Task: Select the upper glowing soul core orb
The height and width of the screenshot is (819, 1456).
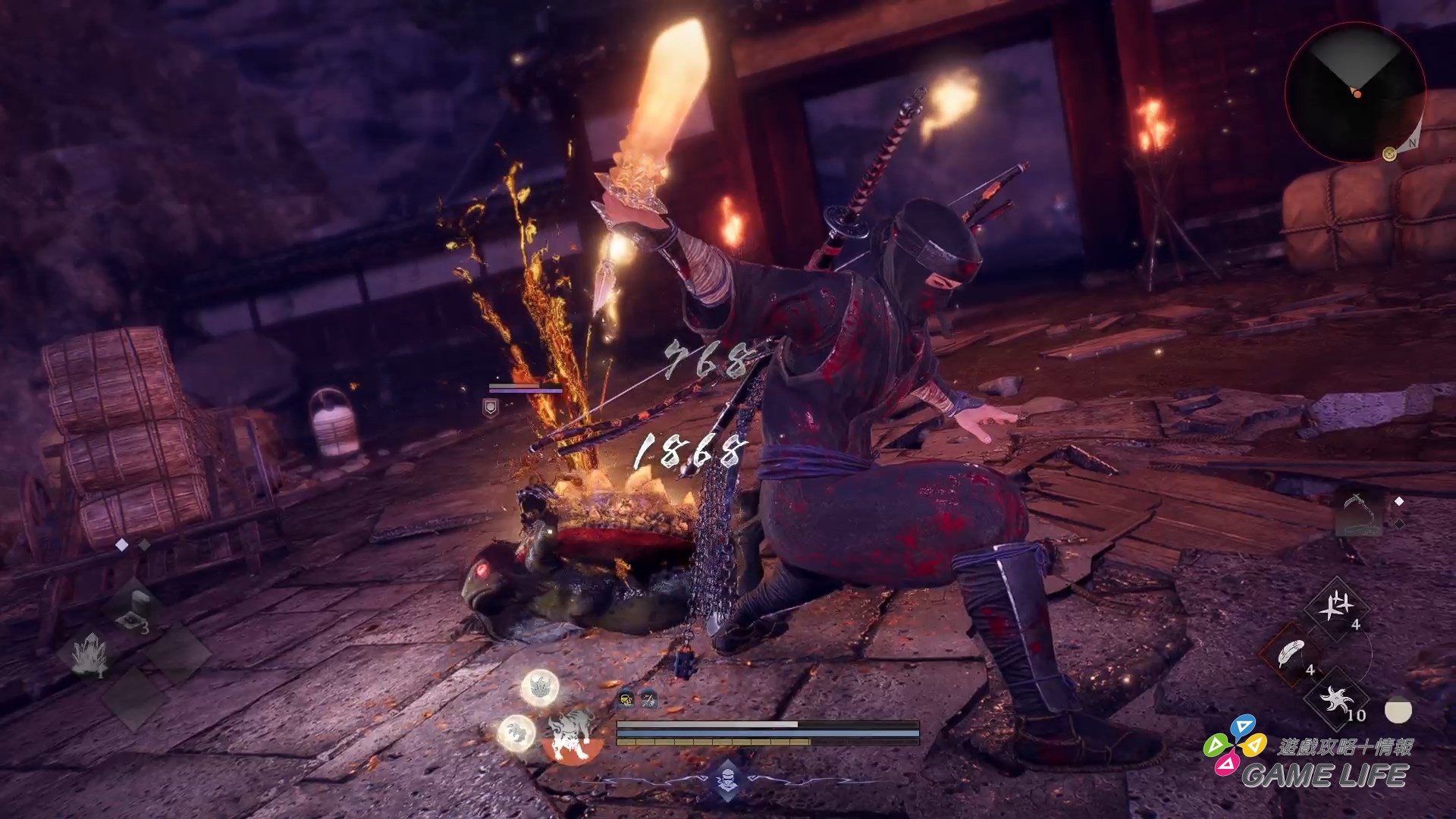Action: pos(541,687)
